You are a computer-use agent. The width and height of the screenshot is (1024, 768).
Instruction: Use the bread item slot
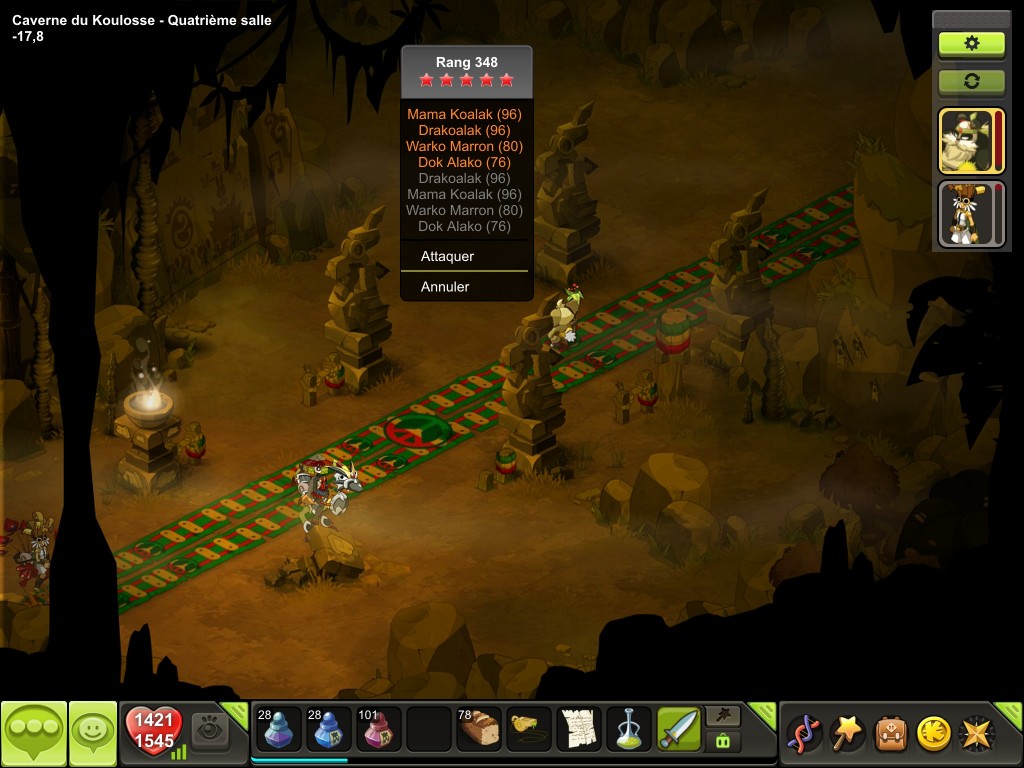[479, 730]
